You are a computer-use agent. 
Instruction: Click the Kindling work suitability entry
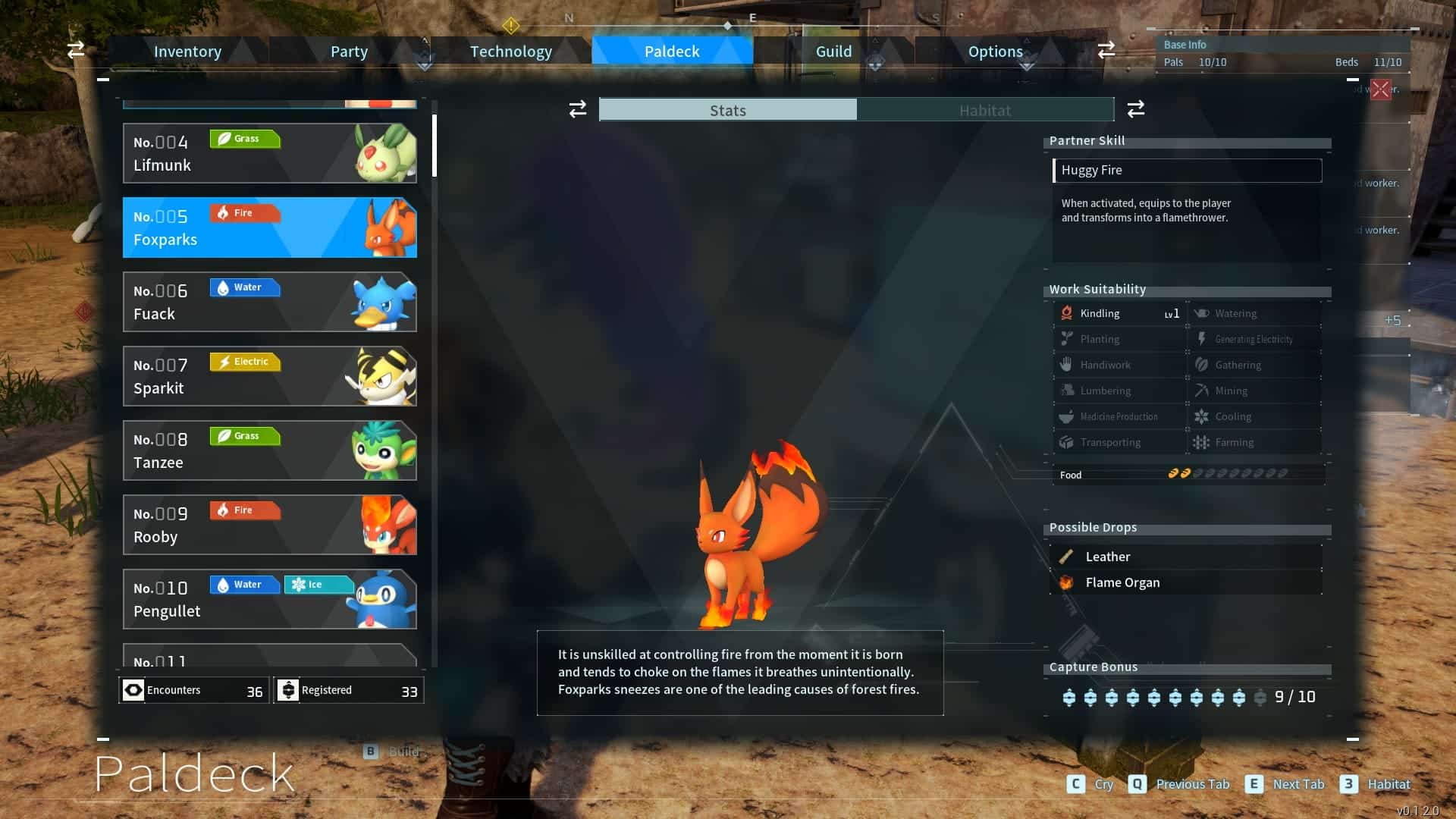[x=1120, y=313]
